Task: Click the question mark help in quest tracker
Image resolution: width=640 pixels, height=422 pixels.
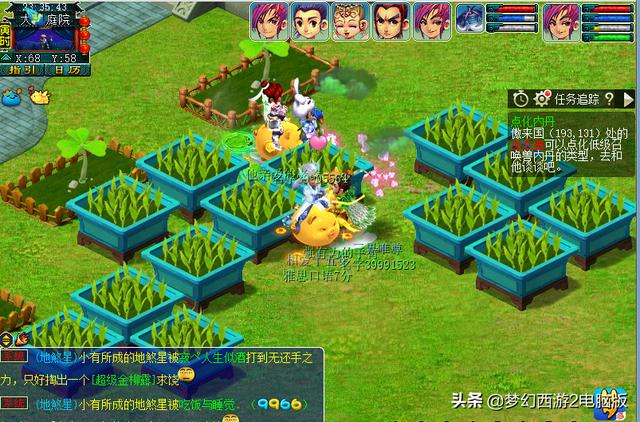Action: tap(607, 98)
